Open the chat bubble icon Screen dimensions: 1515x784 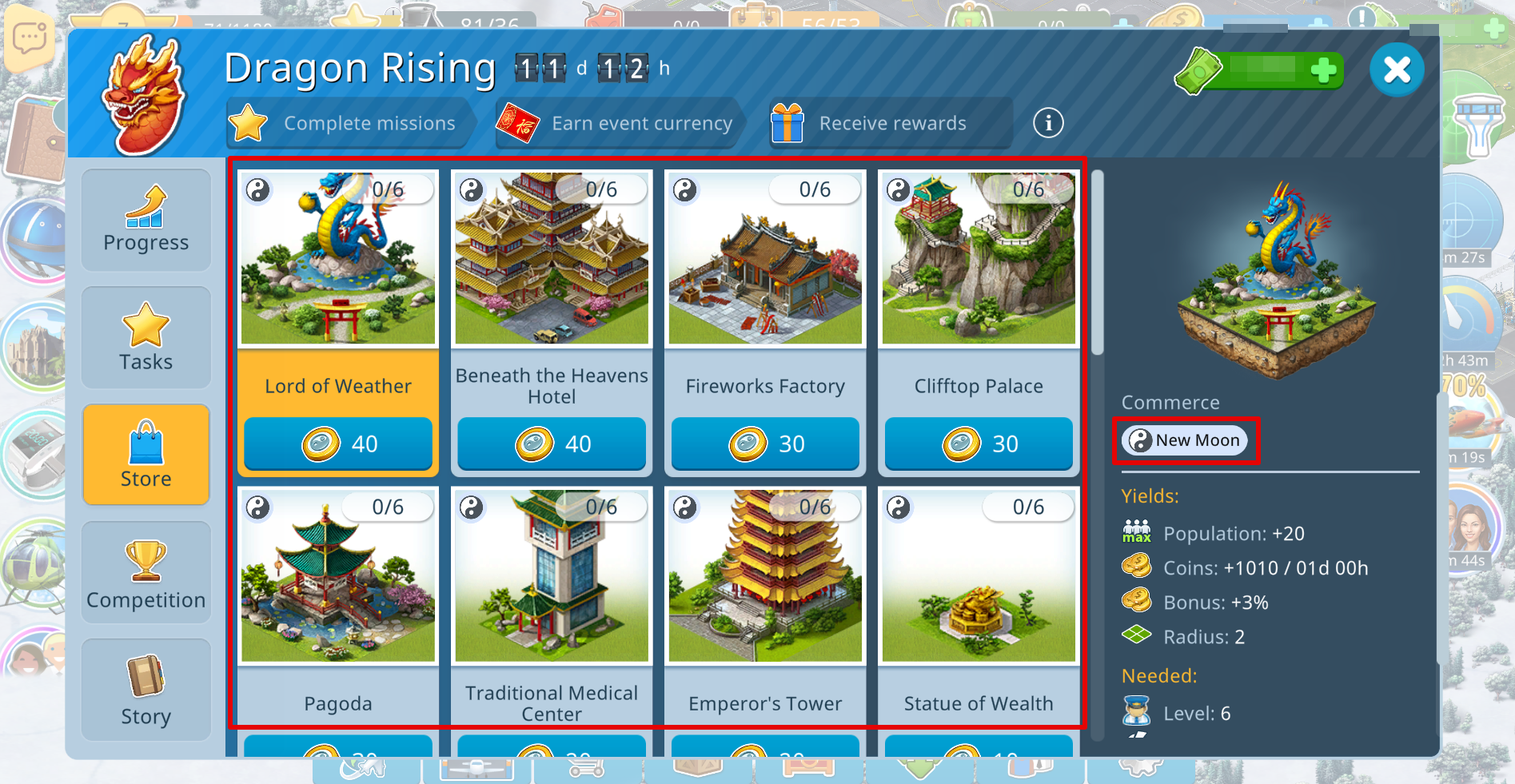point(30,38)
